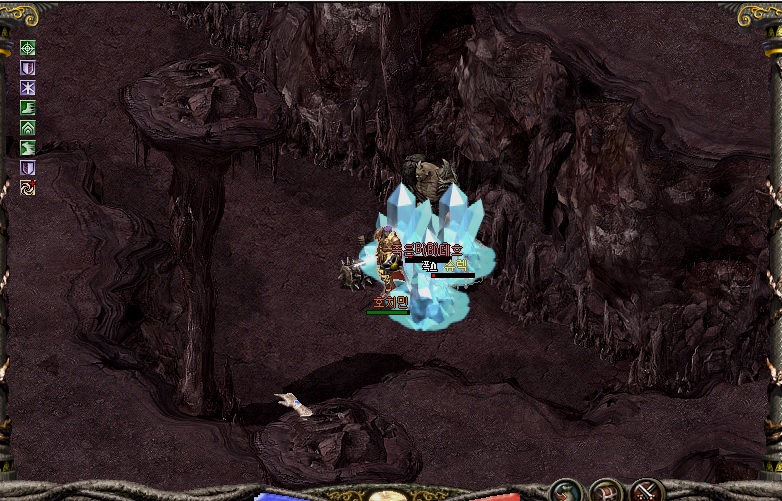Open the crossed swords round button

click(x=647, y=491)
